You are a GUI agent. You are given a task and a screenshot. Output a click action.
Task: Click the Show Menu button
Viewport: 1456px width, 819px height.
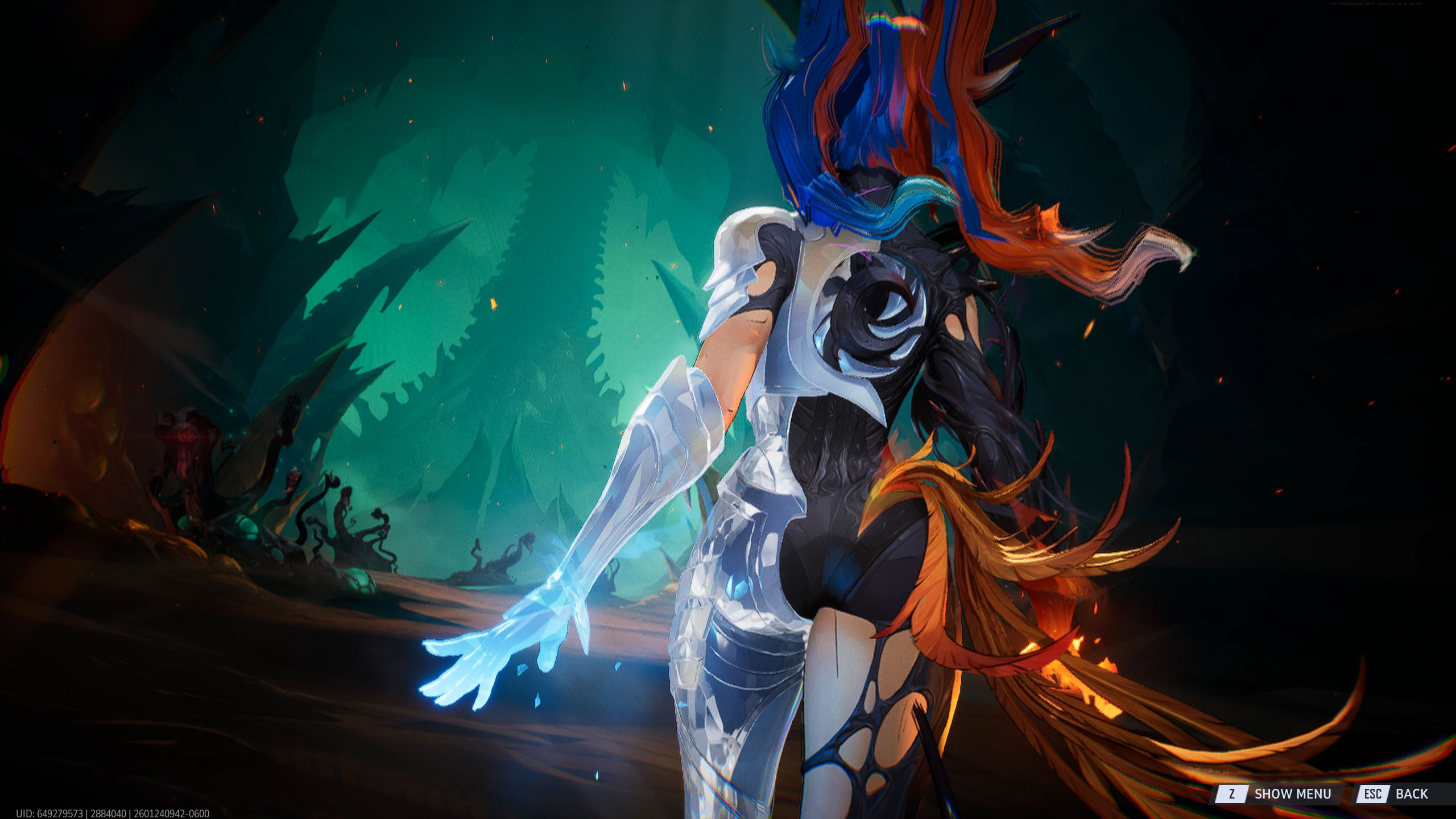point(1280,793)
